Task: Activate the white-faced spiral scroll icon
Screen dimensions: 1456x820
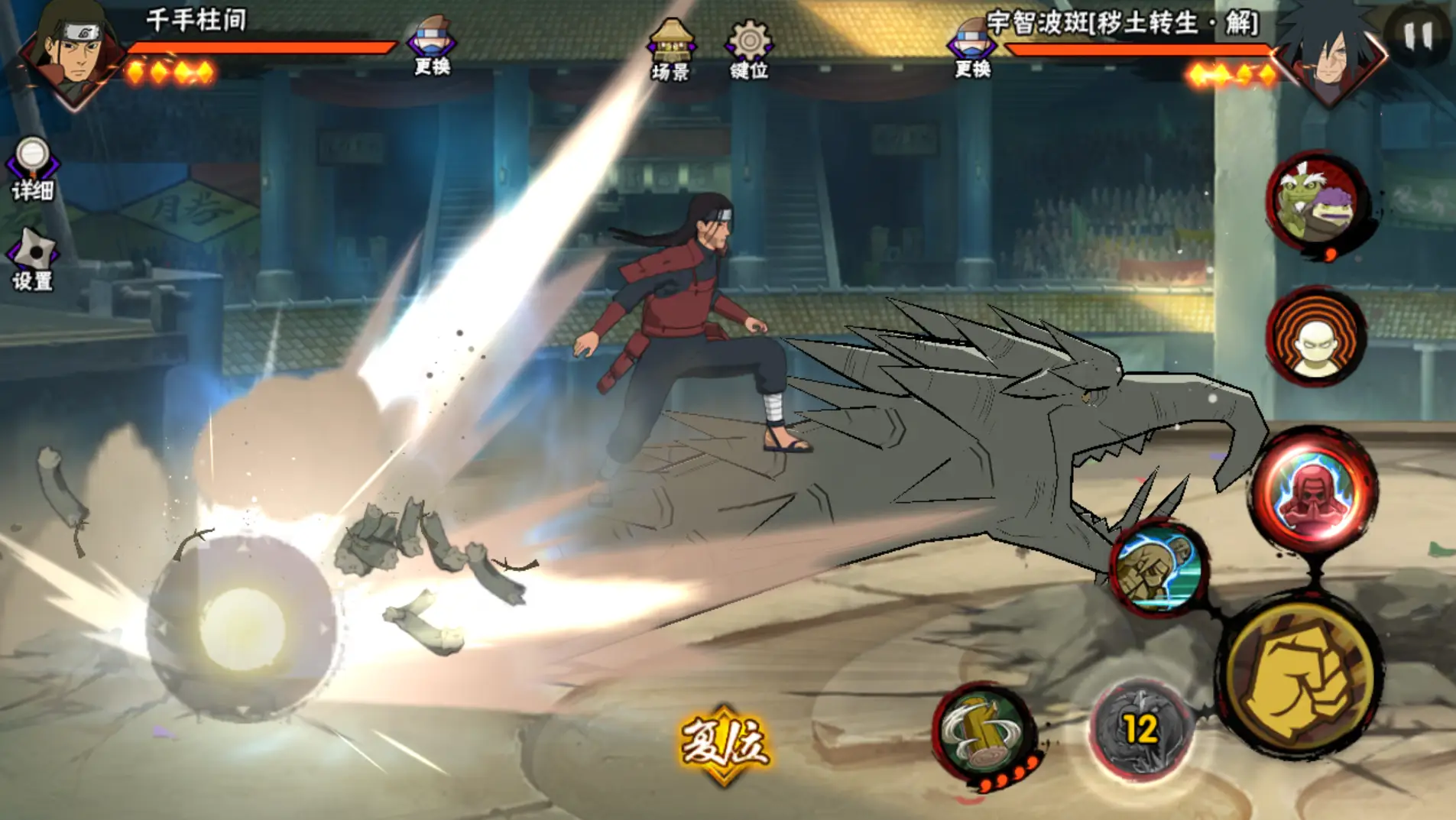Action: tap(1316, 336)
